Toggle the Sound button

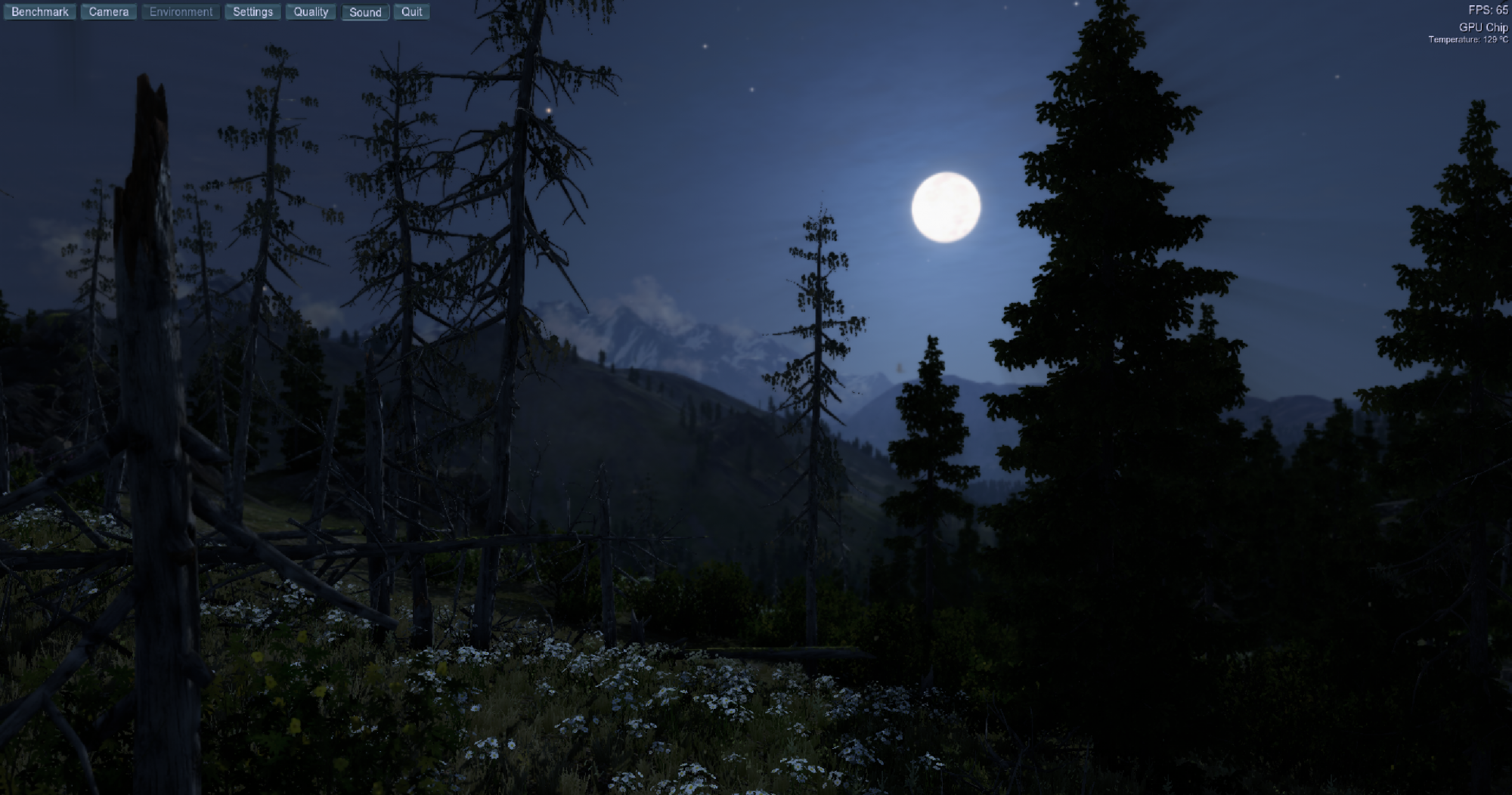click(x=365, y=12)
